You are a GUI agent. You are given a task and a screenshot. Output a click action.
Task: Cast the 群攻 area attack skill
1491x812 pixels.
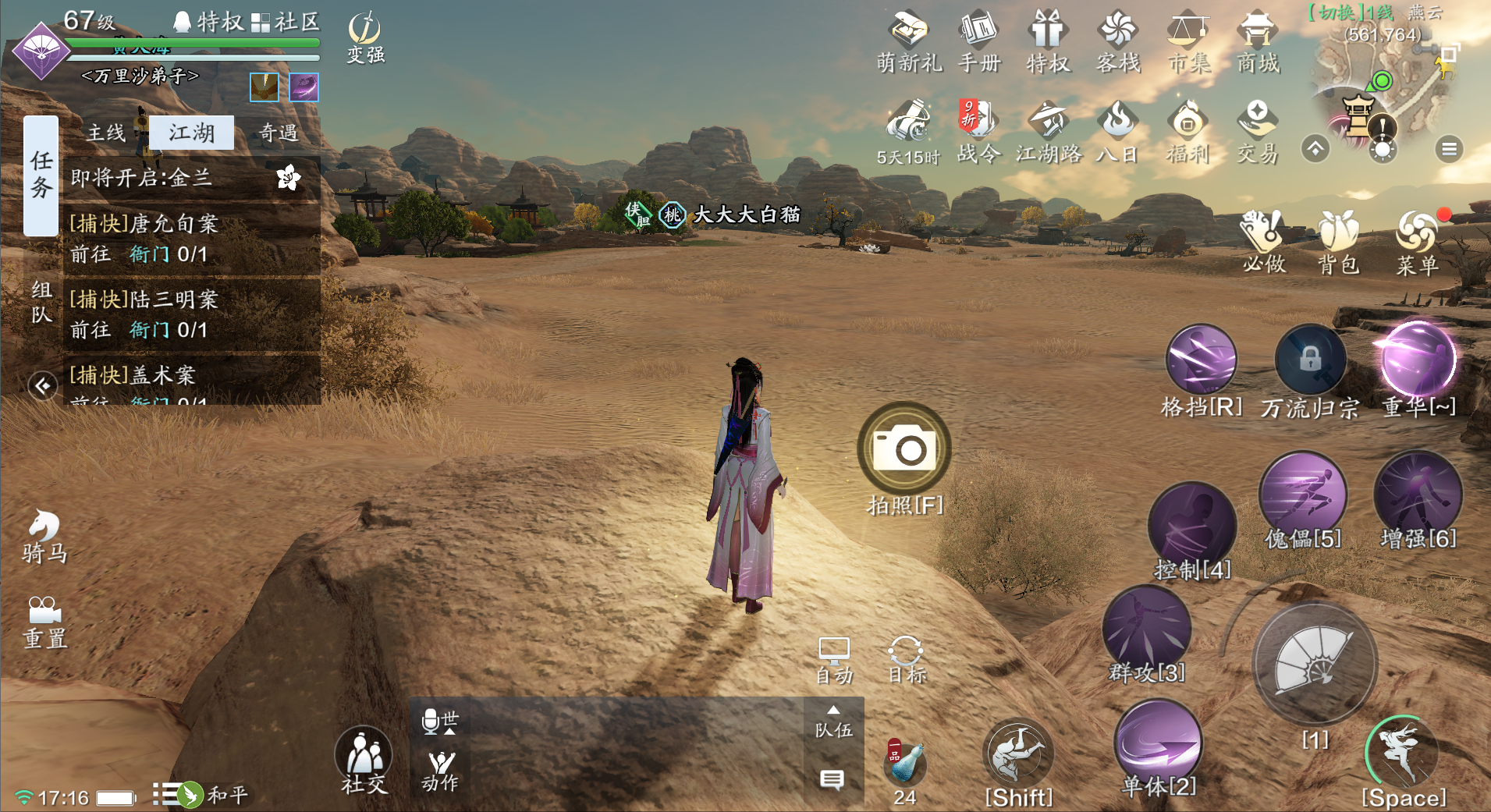coord(1146,629)
